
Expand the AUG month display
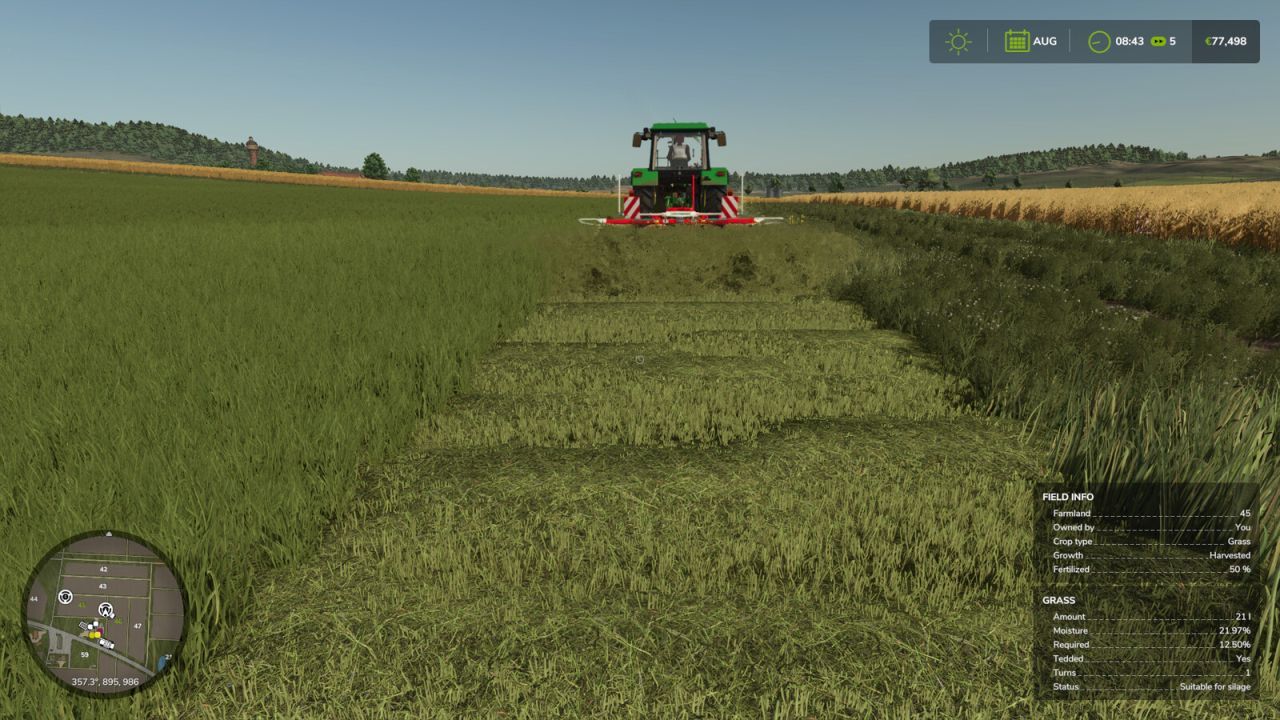[x=1043, y=42]
